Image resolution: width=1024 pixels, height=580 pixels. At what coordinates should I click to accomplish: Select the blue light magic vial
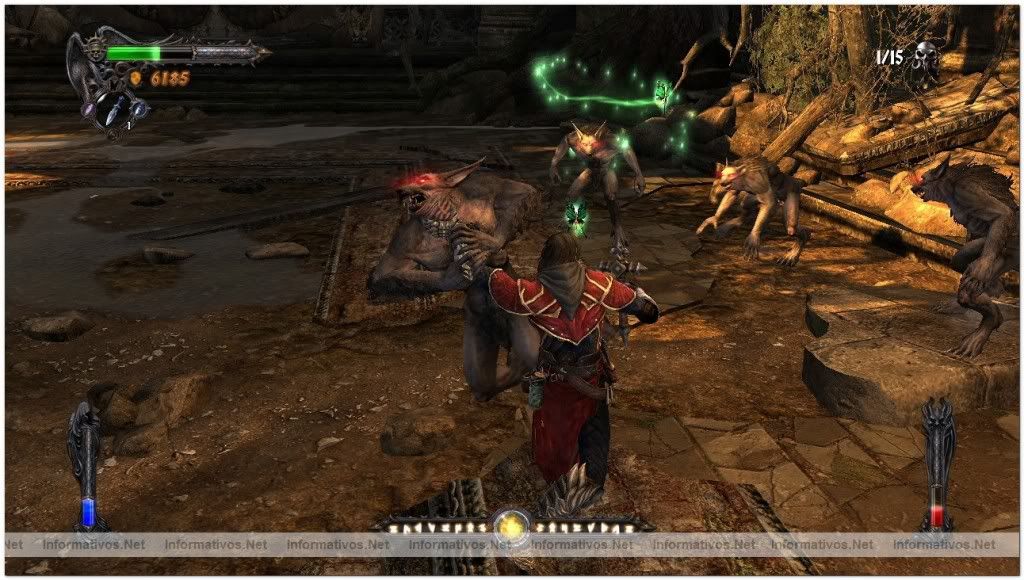tap(86, 511)
